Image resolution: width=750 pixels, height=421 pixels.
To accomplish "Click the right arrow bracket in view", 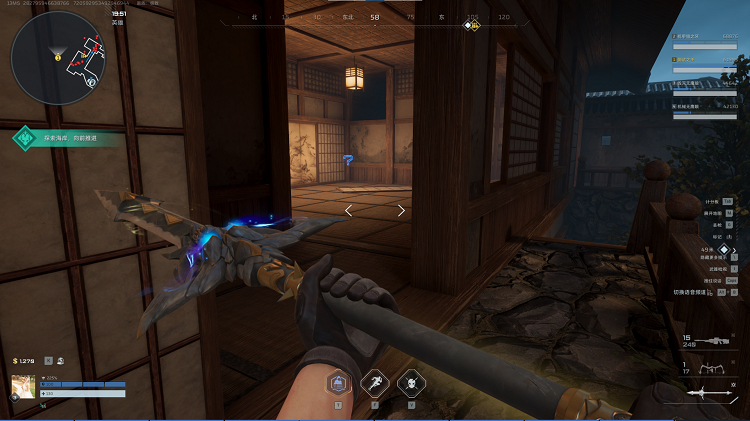I will (x=401, y=210).
